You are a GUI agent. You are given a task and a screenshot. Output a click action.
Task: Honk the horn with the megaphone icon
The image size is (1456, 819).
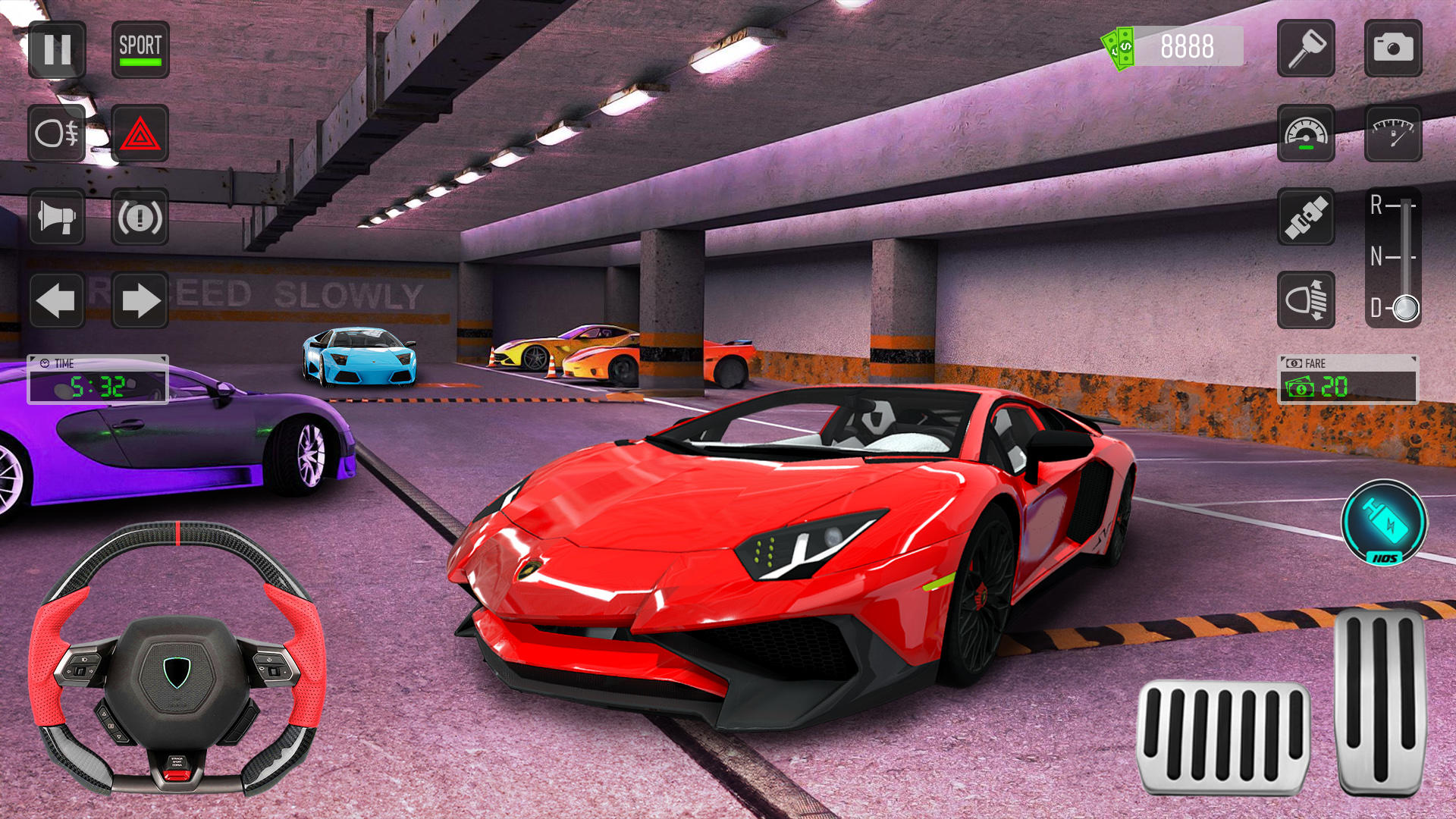tap(57, 218)
